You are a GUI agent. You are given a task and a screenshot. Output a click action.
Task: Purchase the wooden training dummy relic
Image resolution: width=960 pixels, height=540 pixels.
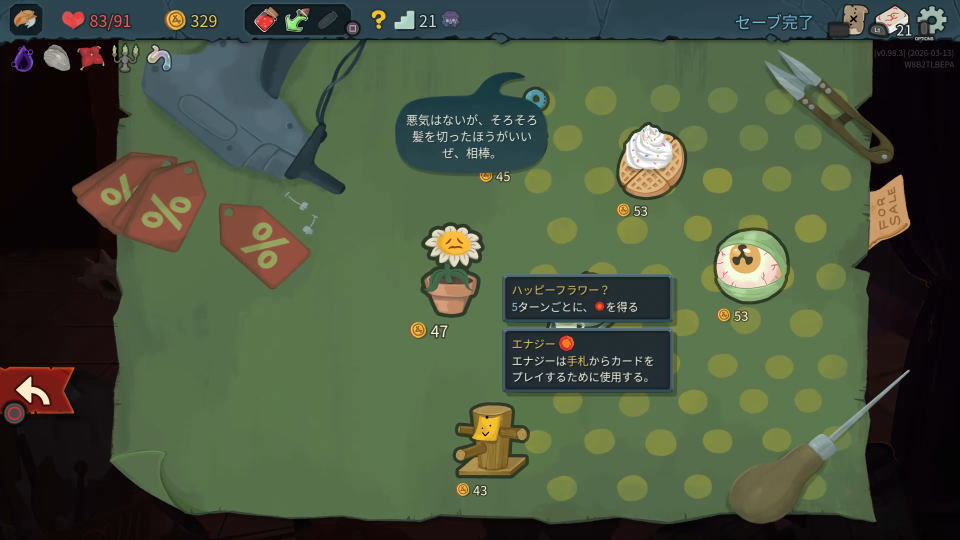click(490, 439)
